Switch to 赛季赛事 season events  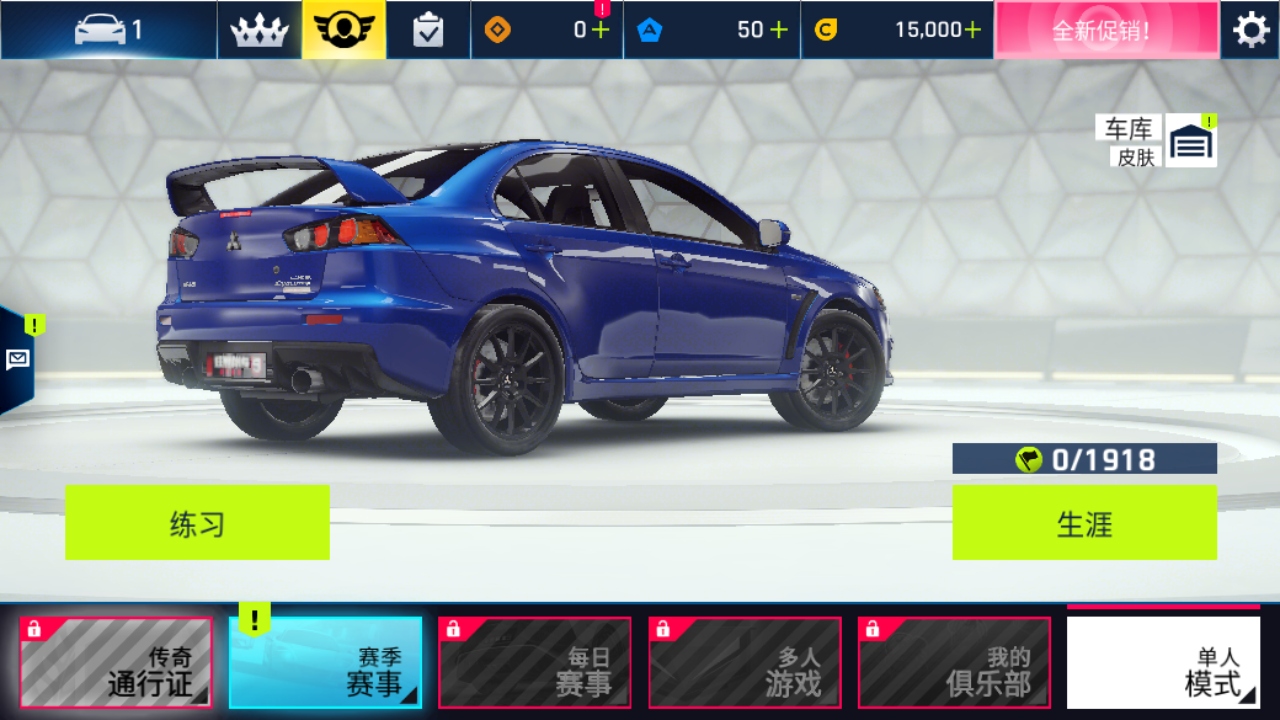[x=326, y=662]
